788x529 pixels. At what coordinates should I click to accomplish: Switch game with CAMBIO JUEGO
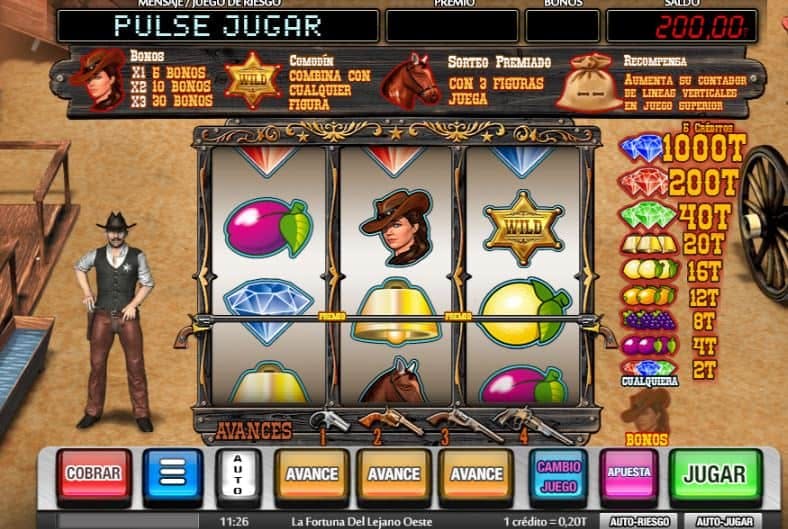(x=560, y=474)
